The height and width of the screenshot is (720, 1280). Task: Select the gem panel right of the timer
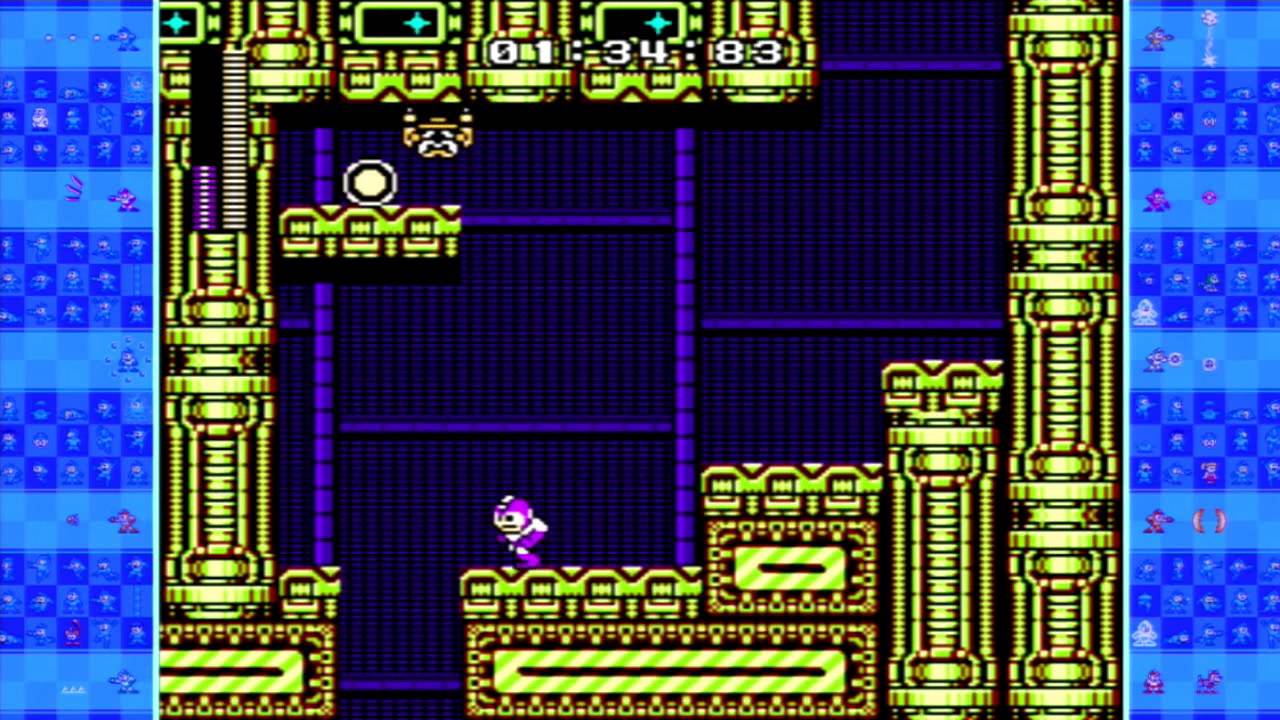tap(655, 22)
